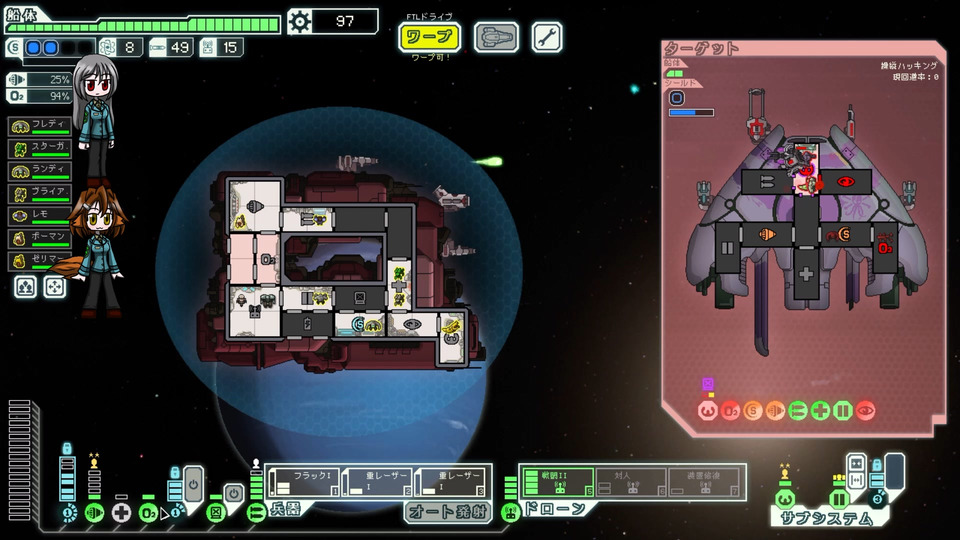
Task: Select crew member レモ
Action: (x=40, y=216)
